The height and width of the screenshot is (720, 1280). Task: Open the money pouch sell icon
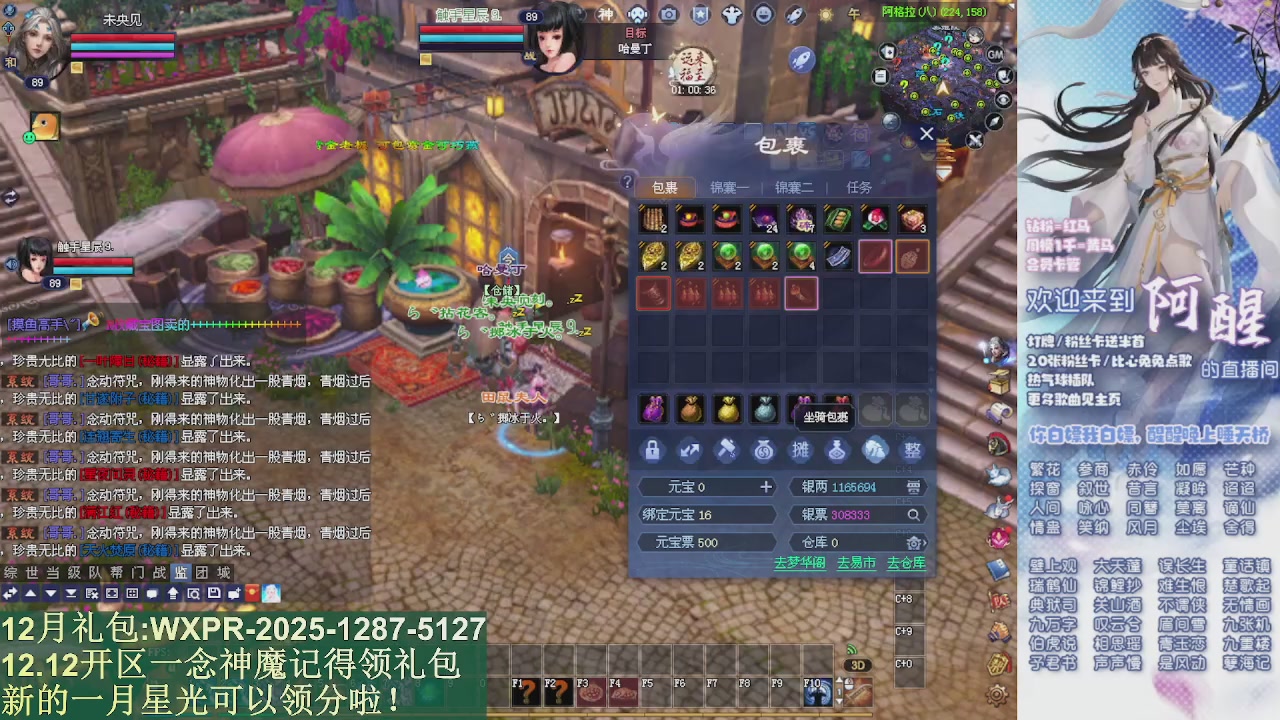[763, 450]
